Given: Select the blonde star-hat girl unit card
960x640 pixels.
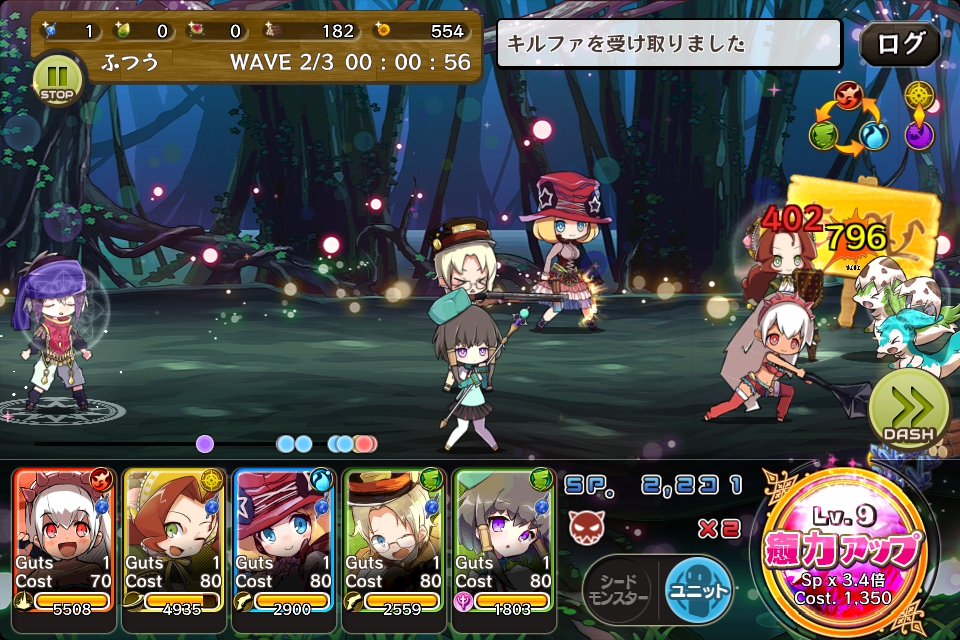Looking at the screenshot, I should (x=284, y=540).
